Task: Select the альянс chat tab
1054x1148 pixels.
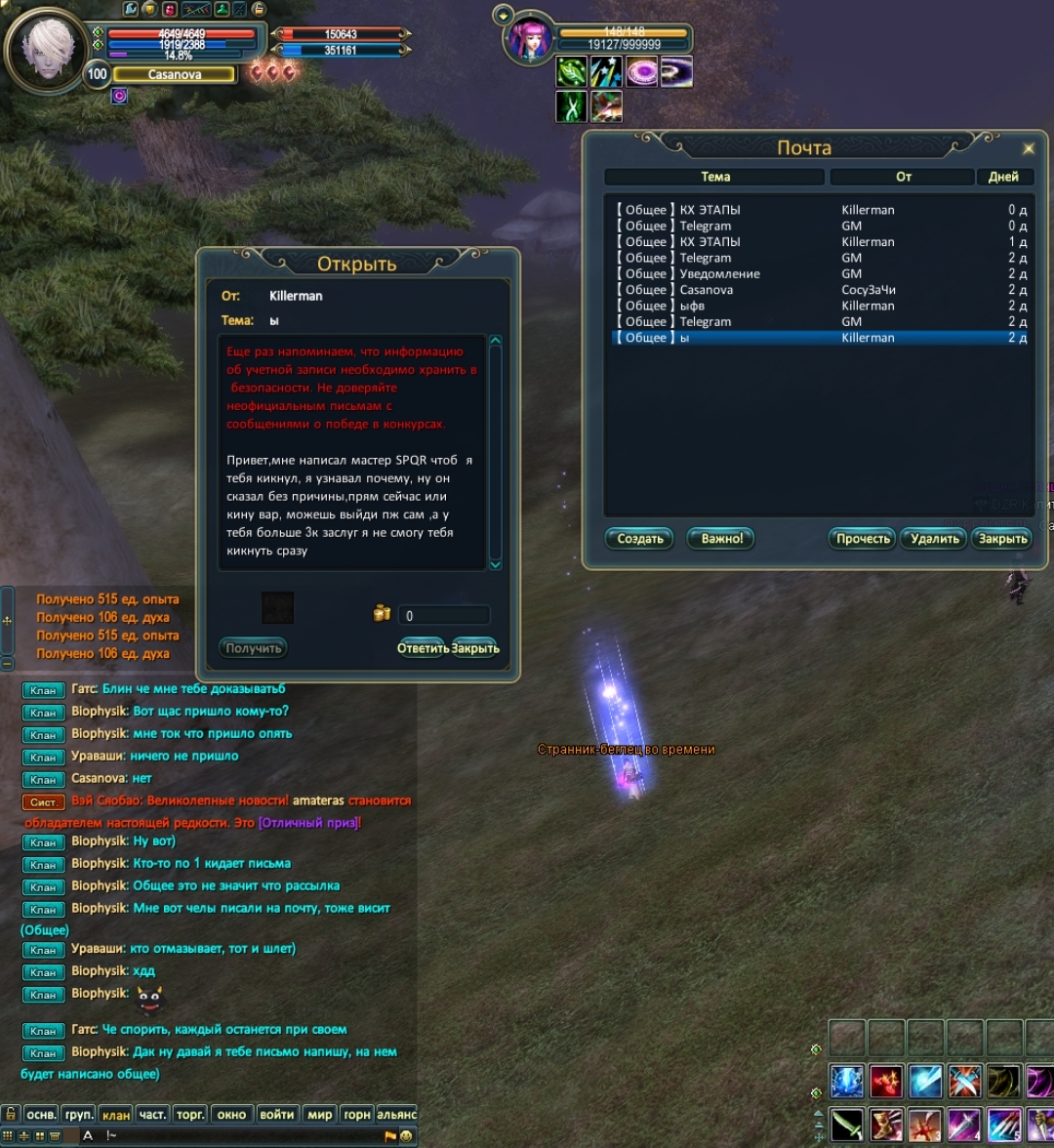Action: pos(396,1115)
